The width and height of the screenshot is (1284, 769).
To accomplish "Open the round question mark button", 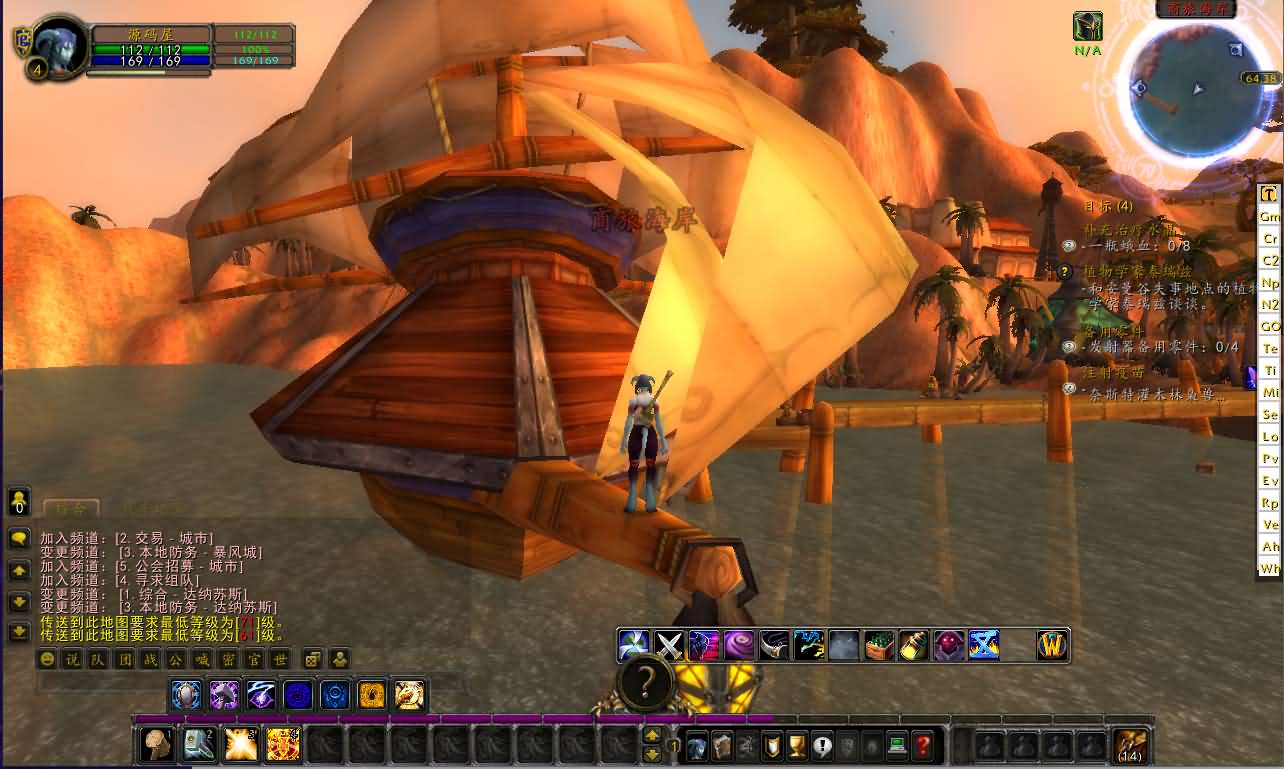I will tap(646, 684).
